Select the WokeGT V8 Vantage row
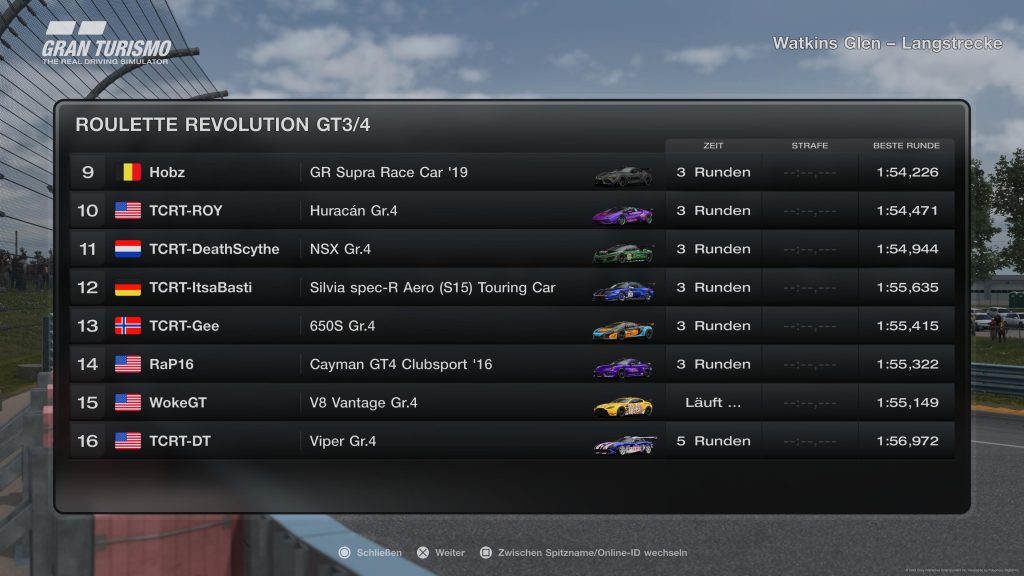1024x576 pixels. [x=511, y=403]
